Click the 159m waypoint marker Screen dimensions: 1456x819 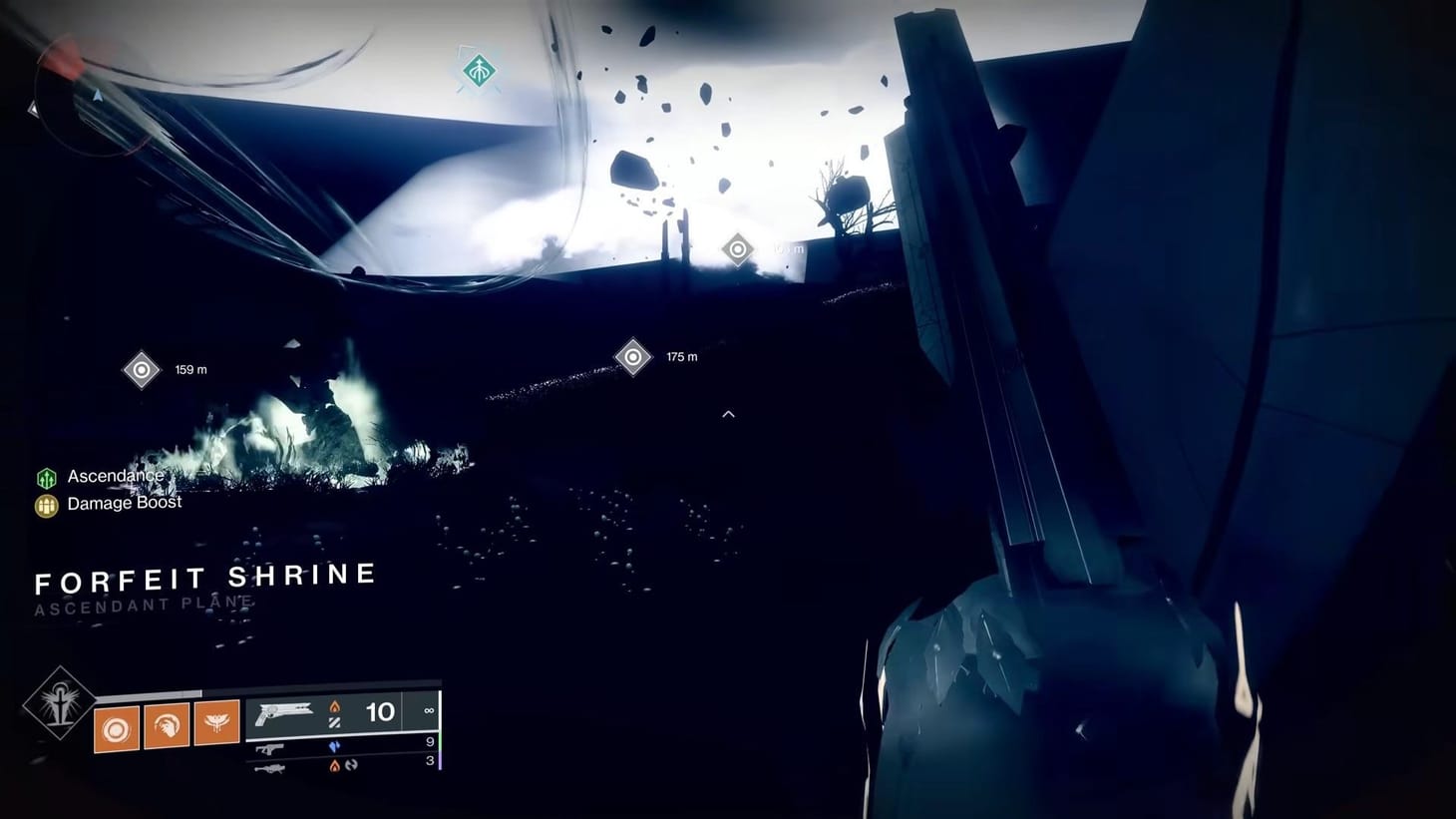(x=140, y=369)
